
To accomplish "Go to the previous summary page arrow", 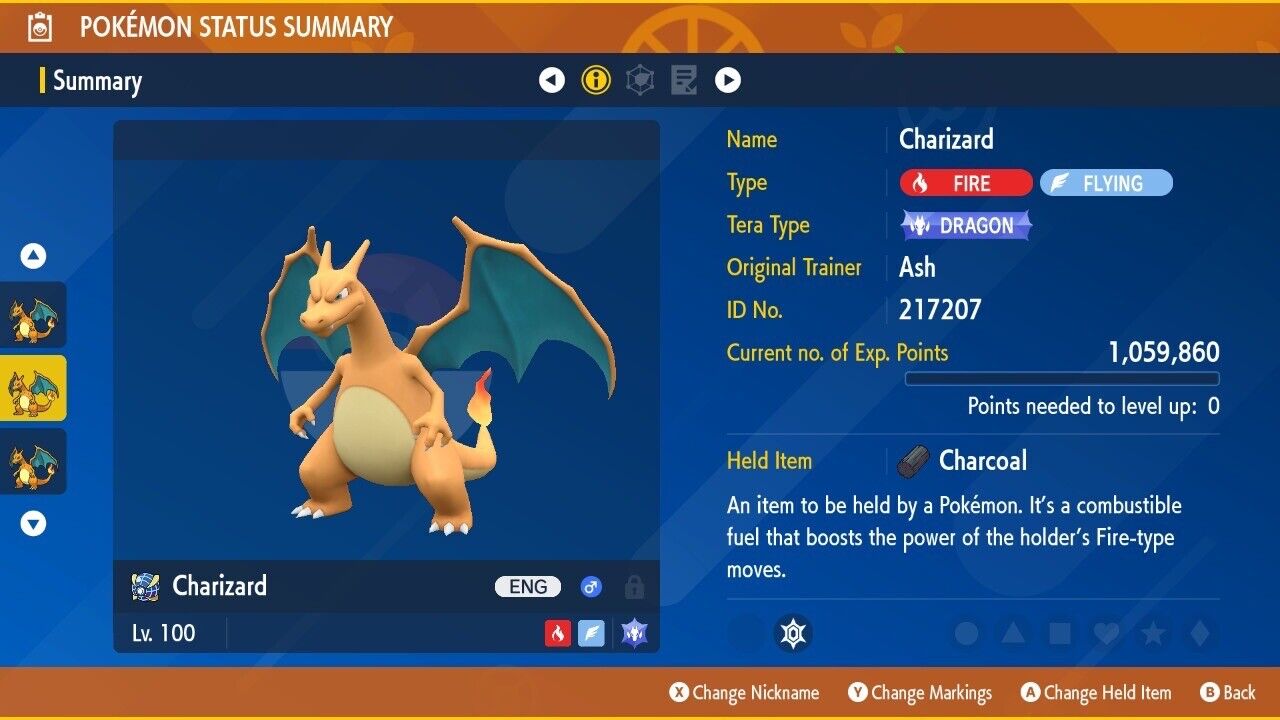I will 552,80.
